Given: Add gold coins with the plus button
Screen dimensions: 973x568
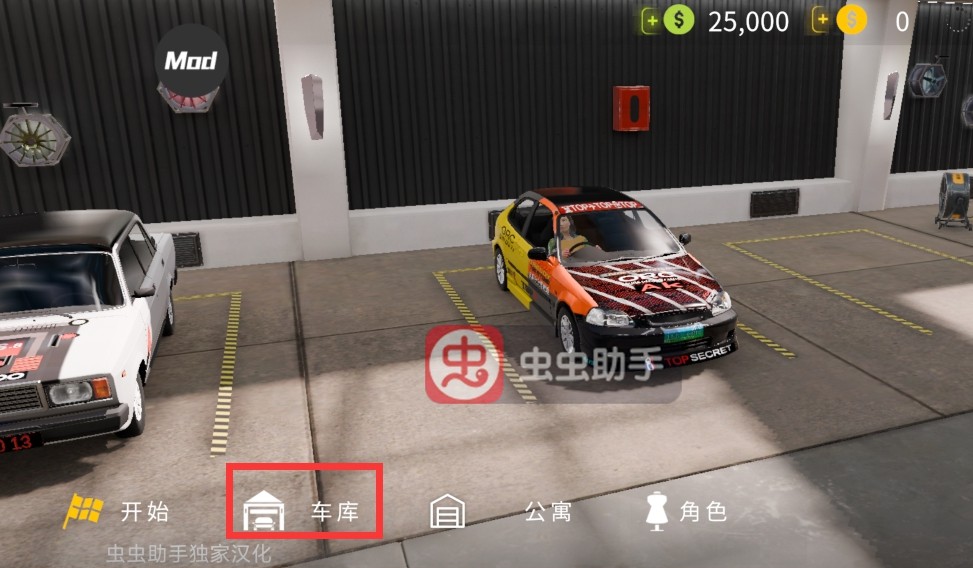Looking at the screenshot, I should point(823,21).
